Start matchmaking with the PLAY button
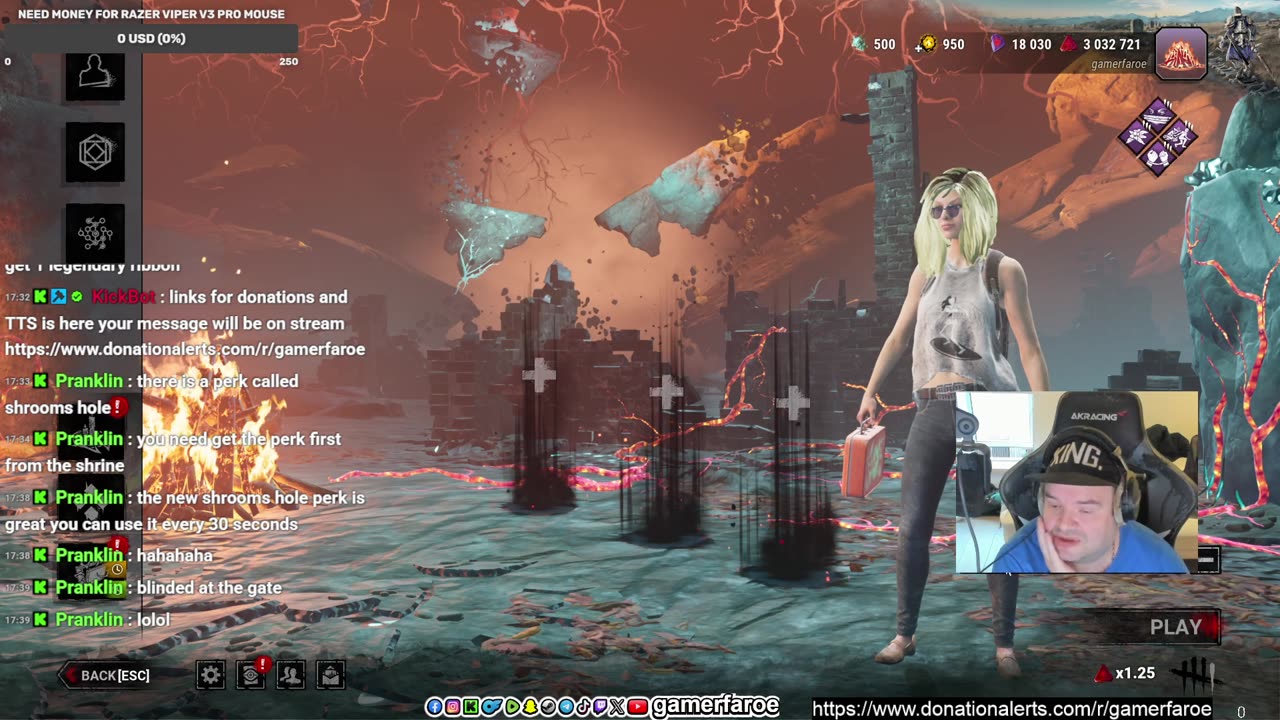The width and height of the screenshot is (1280, 720). tap(1175, 627)
